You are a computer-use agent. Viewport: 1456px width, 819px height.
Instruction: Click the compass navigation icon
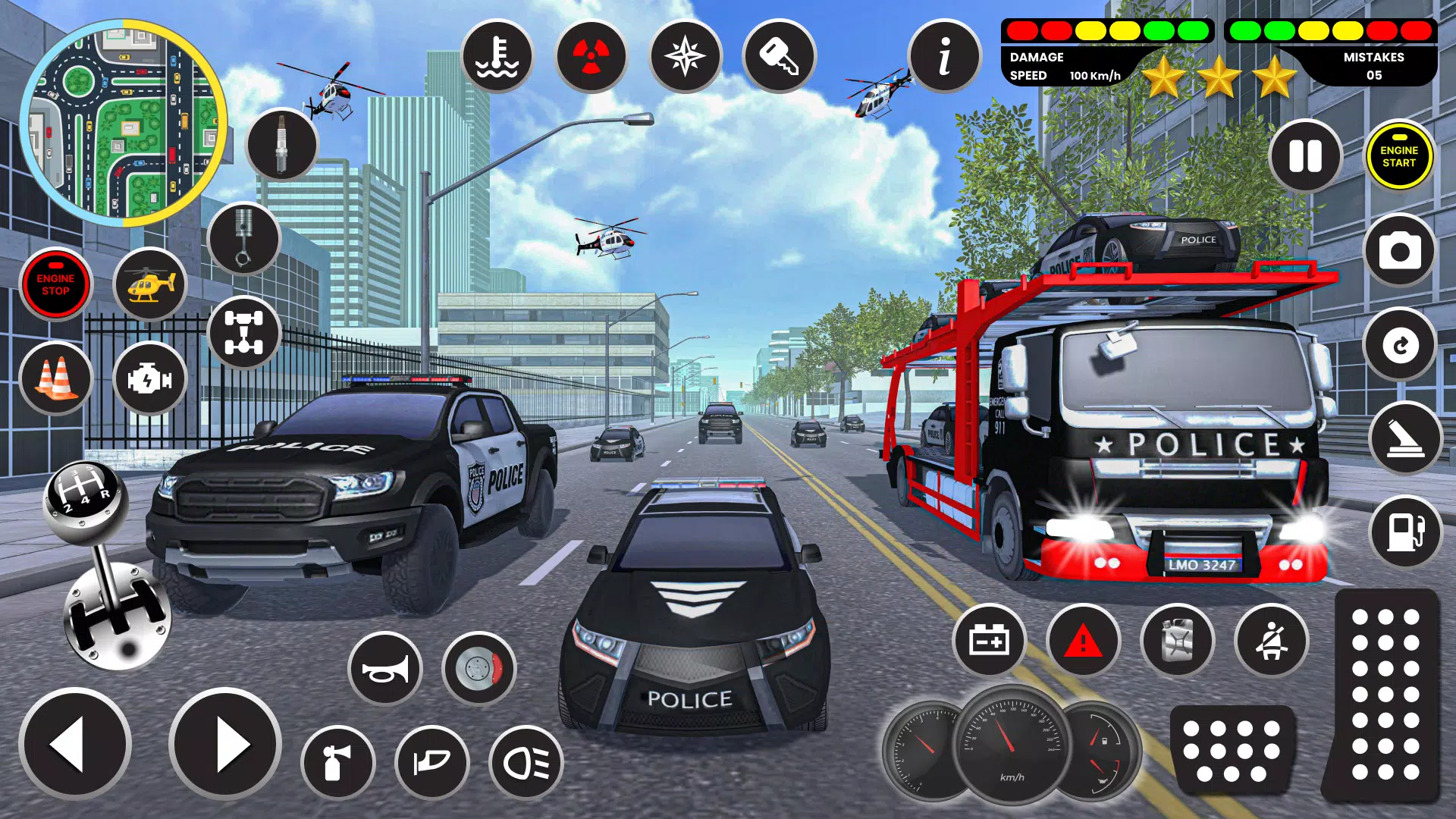pyautogui.click(x=684, y=57)
